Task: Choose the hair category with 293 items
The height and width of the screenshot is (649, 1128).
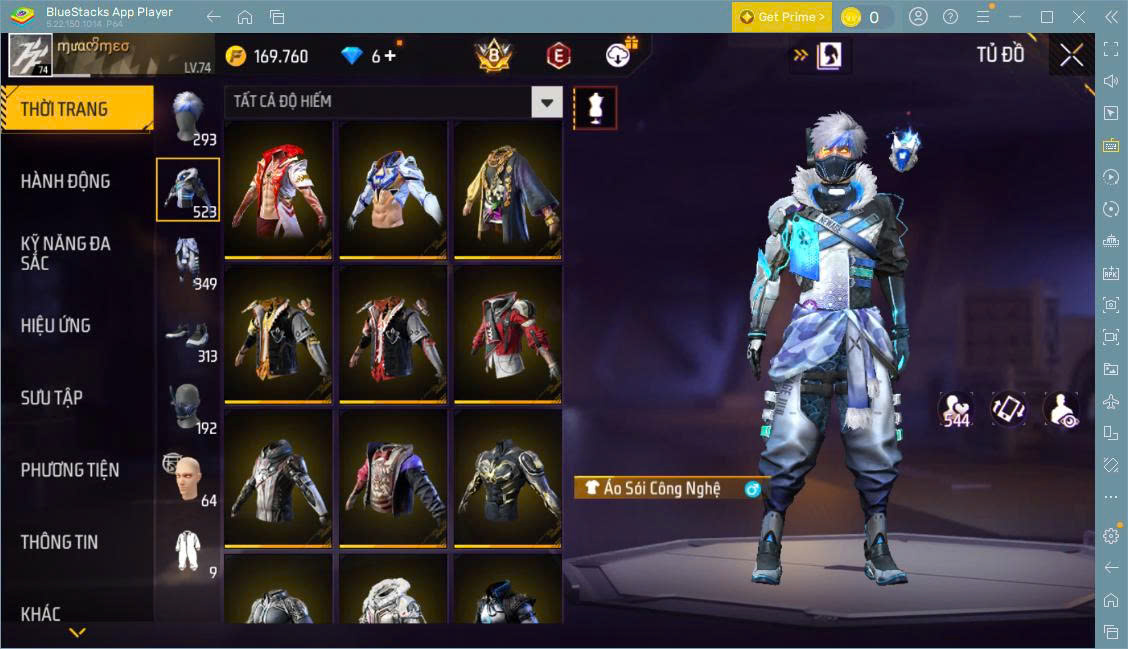Action: tap(188, 118)
